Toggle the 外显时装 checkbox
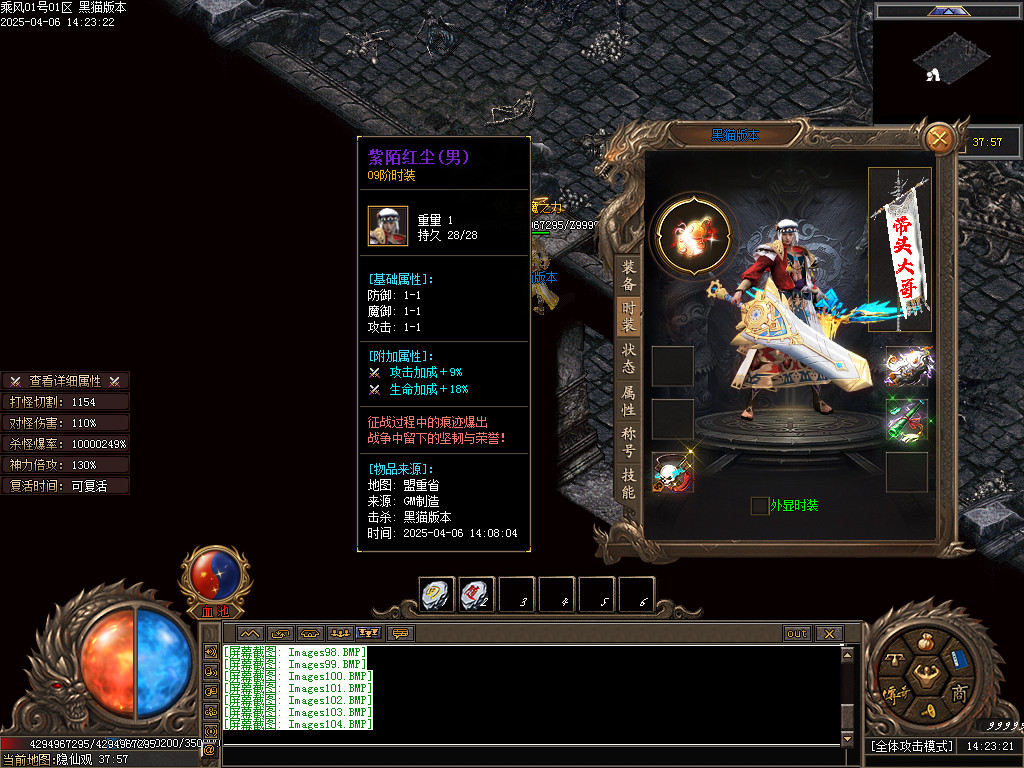The width and height of the screenshot is (1024, 768). [x=760, y=506]
